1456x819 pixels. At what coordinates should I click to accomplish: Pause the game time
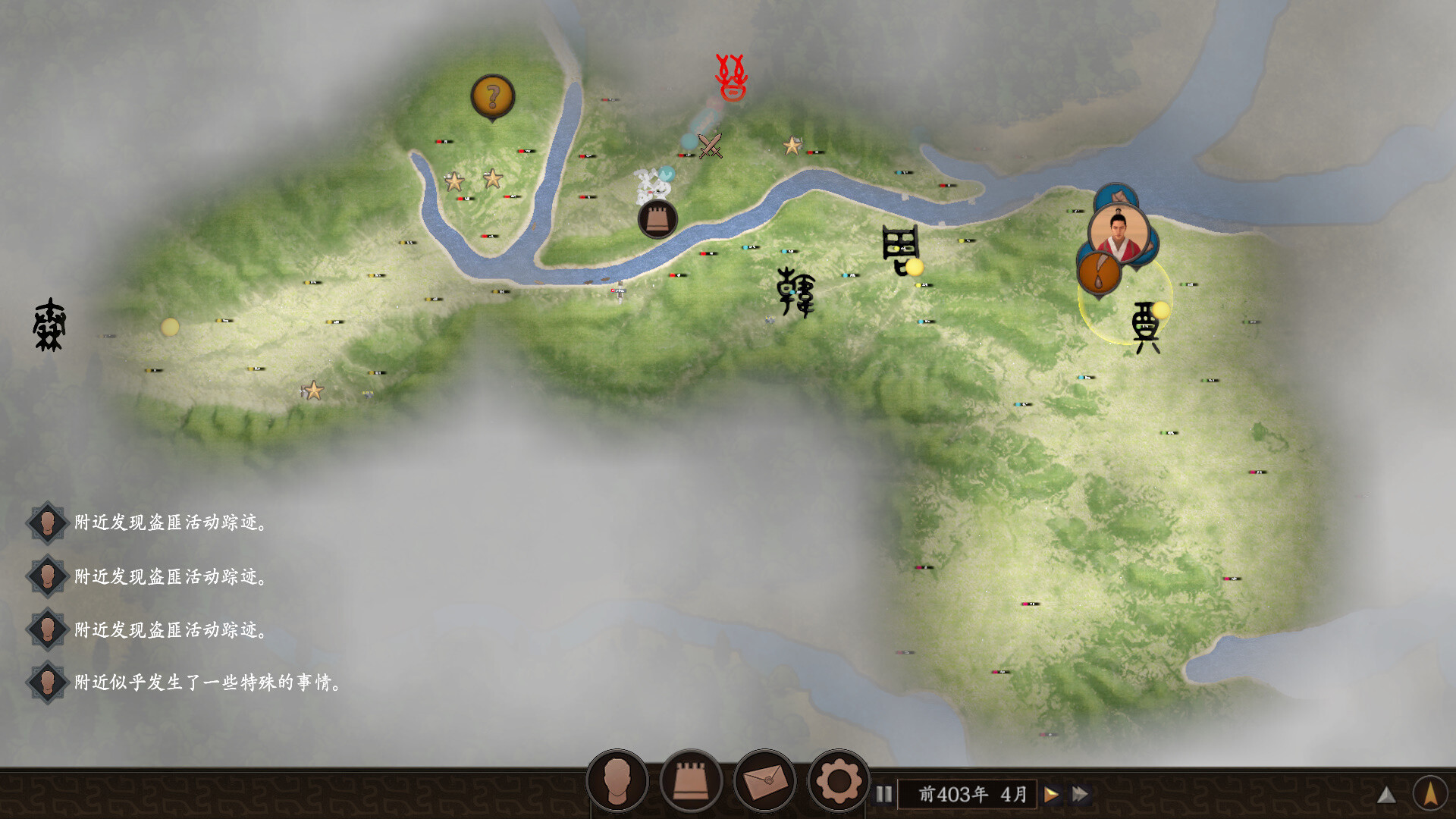pos(884,794)
